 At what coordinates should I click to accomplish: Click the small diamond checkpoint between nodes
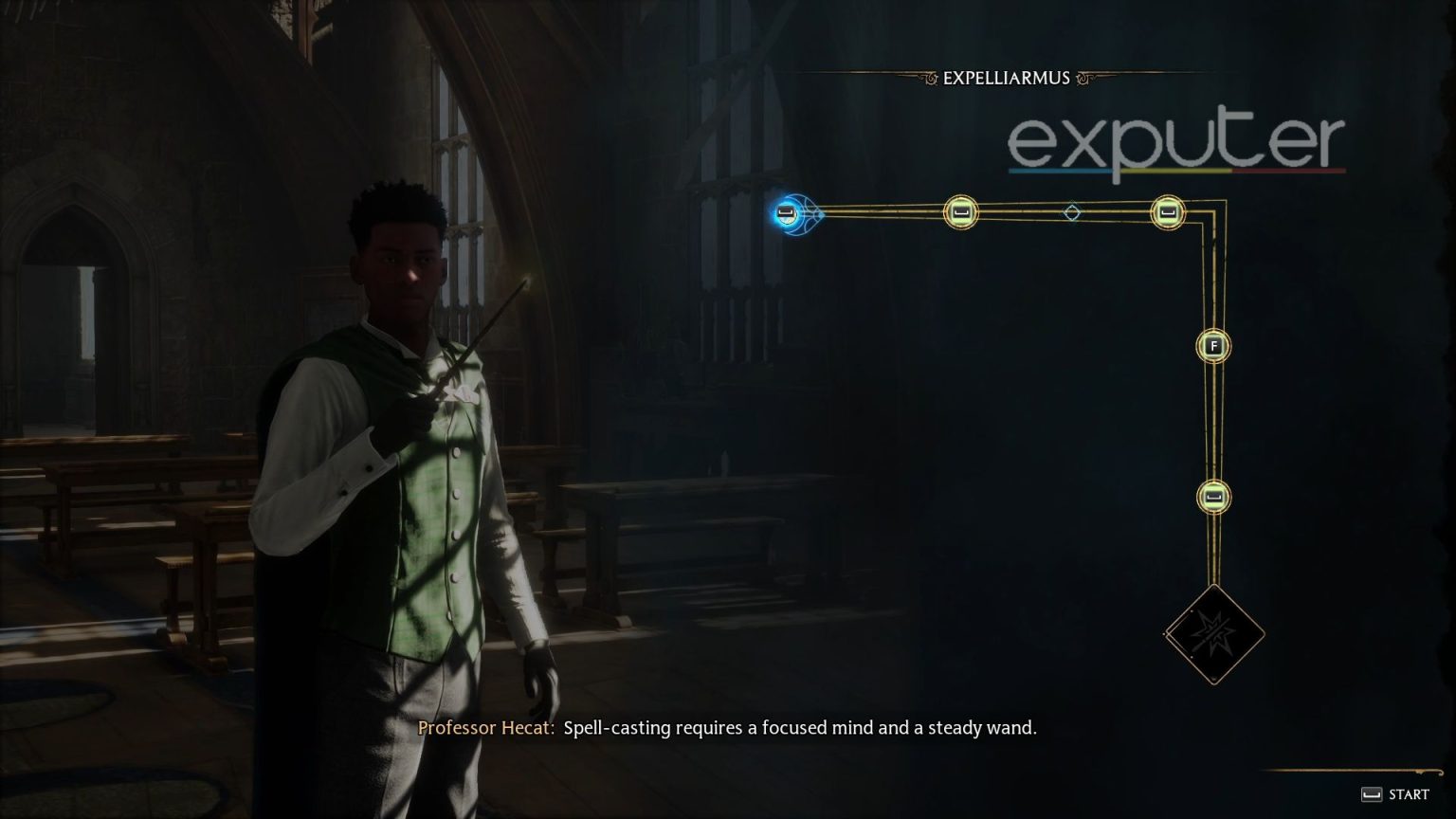(1074, 212)
